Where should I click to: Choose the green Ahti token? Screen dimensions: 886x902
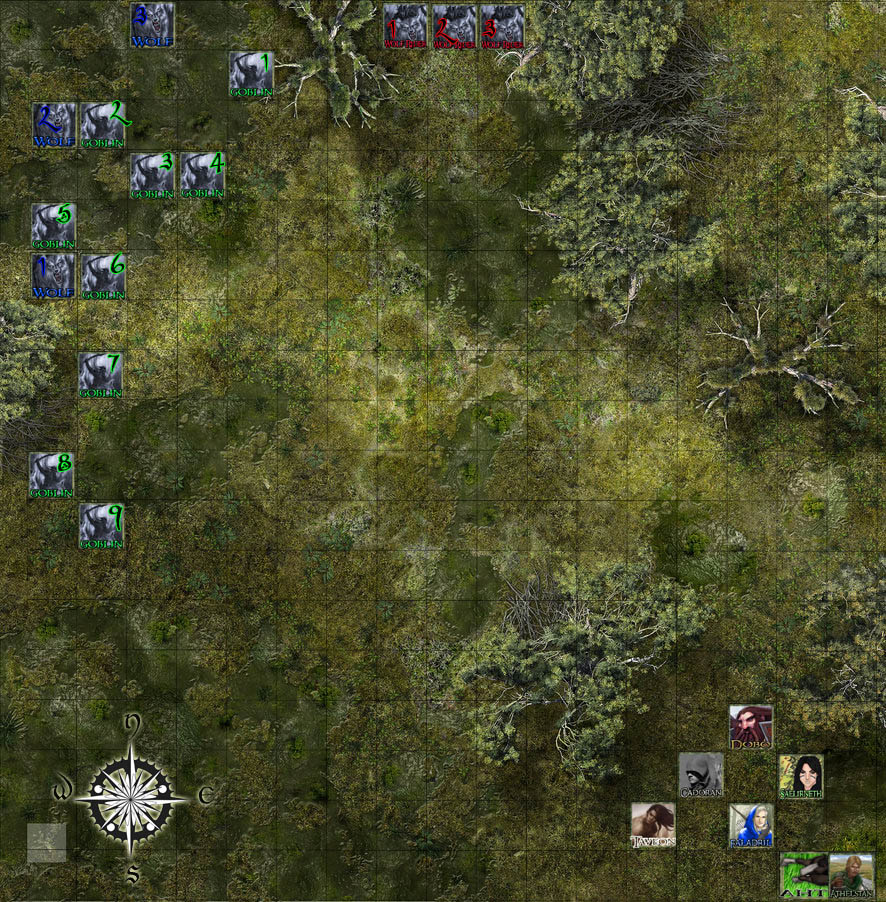point(803,874)
